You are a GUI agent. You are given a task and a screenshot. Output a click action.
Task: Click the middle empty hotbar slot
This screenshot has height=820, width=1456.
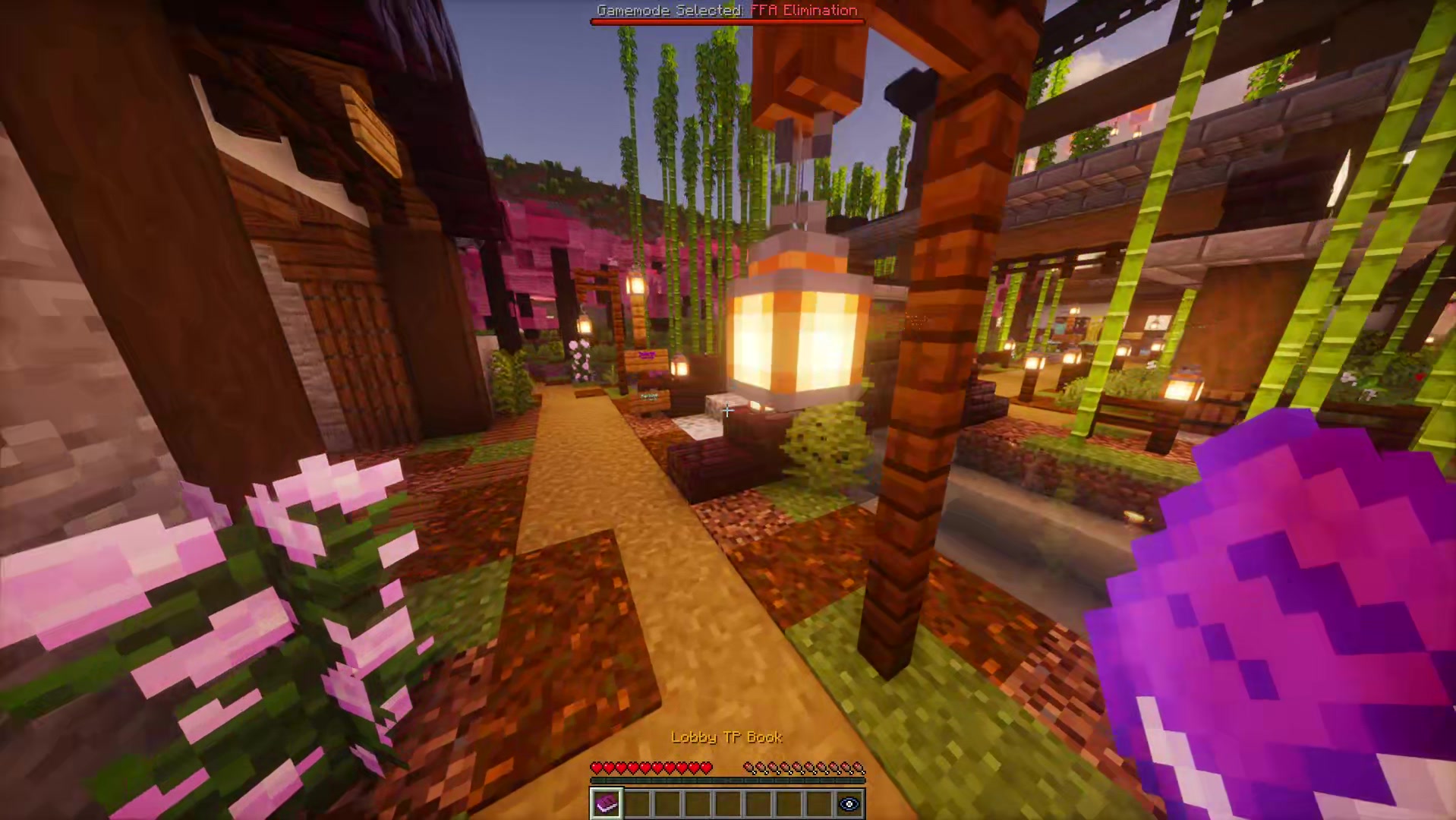click(x=726, y=803)
